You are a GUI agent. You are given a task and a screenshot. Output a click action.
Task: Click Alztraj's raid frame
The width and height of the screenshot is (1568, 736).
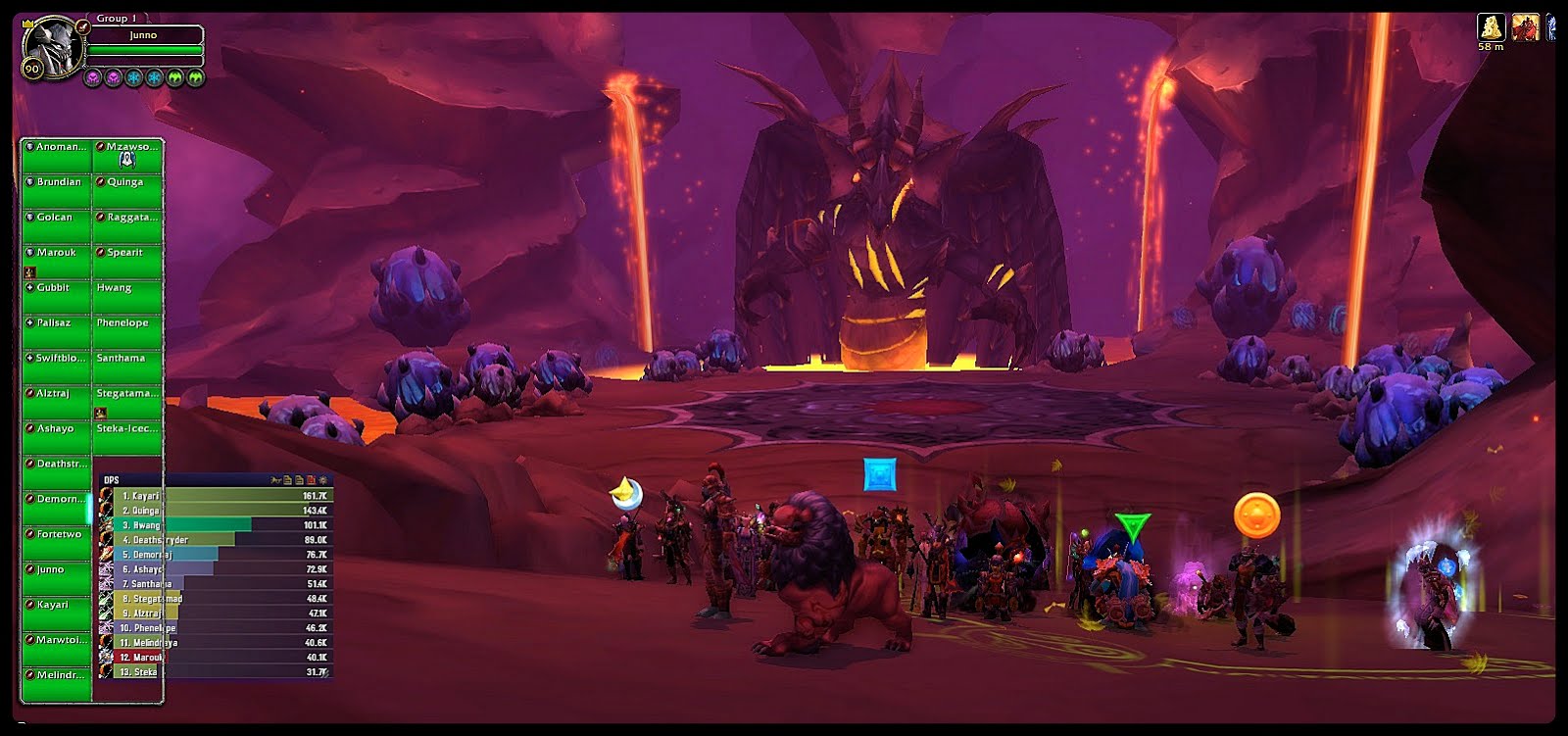click(x=57, y=402)
